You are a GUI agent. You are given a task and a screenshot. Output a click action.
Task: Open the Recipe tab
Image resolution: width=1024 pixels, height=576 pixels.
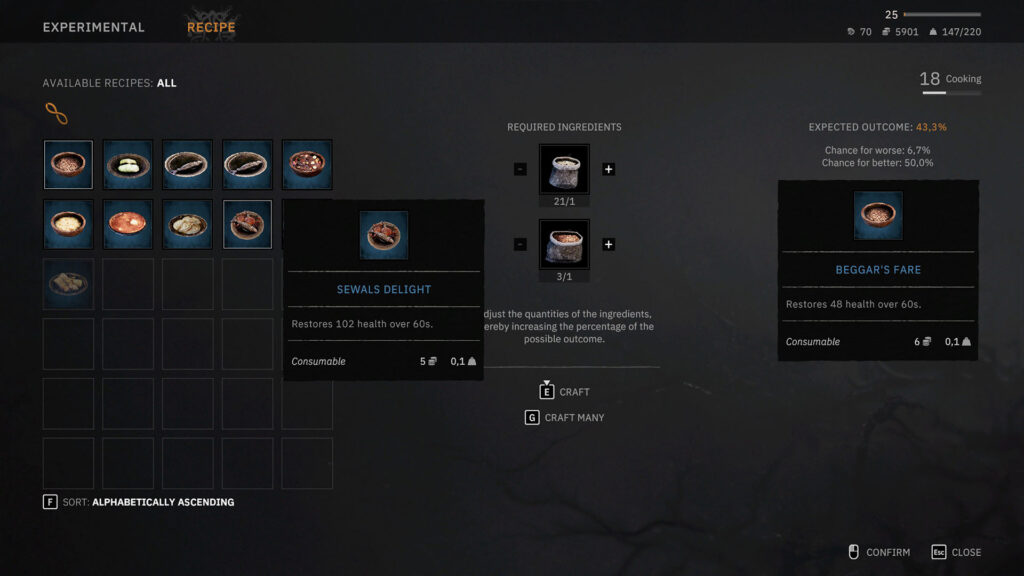[x=211, y=28]
